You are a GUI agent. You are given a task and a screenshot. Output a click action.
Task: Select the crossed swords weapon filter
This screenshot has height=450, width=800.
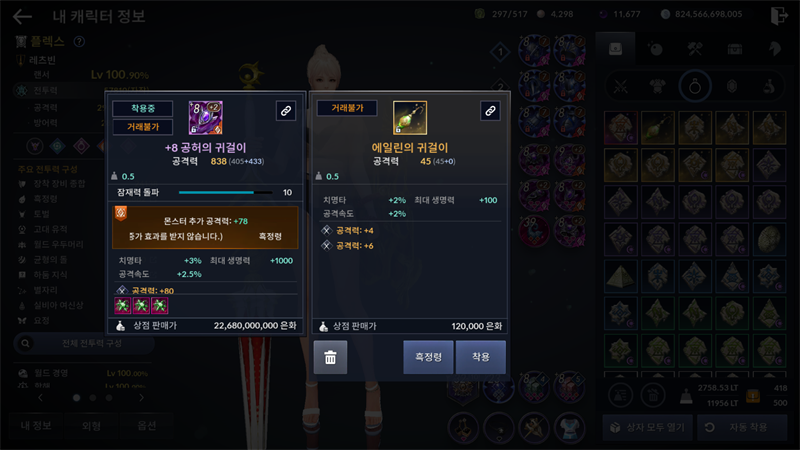(621, 86)
